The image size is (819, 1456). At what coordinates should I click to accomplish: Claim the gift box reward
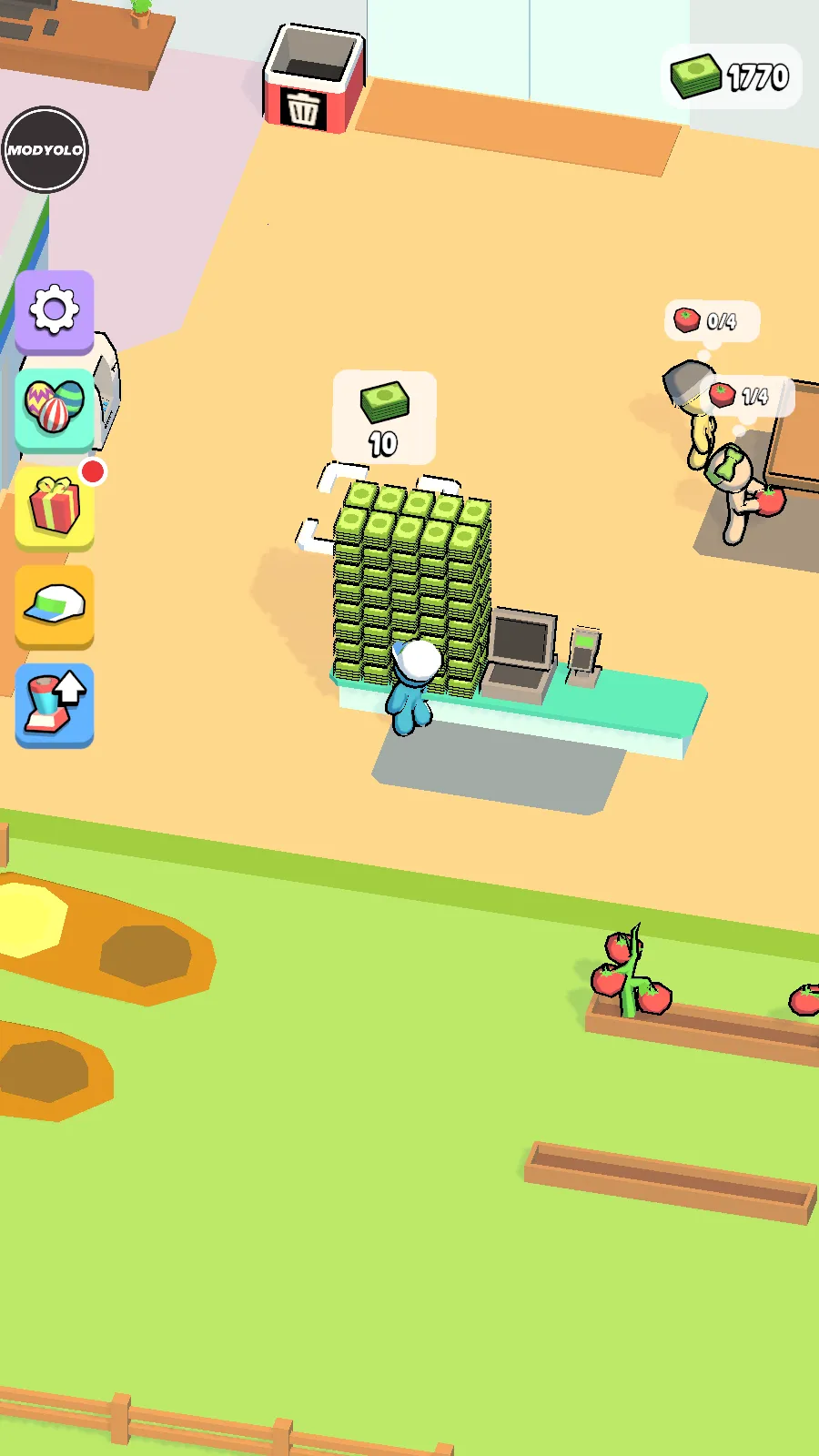(55, 507)
